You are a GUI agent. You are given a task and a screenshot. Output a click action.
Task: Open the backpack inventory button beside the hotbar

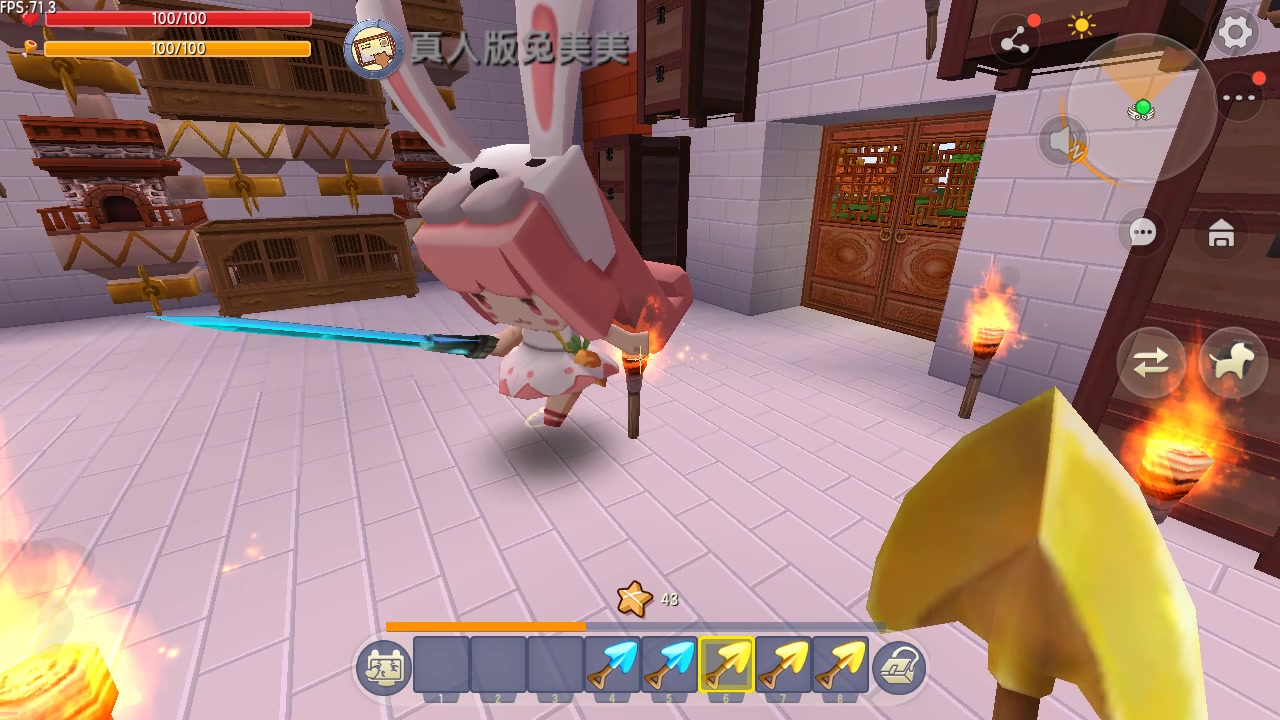[x=899, y=668]
